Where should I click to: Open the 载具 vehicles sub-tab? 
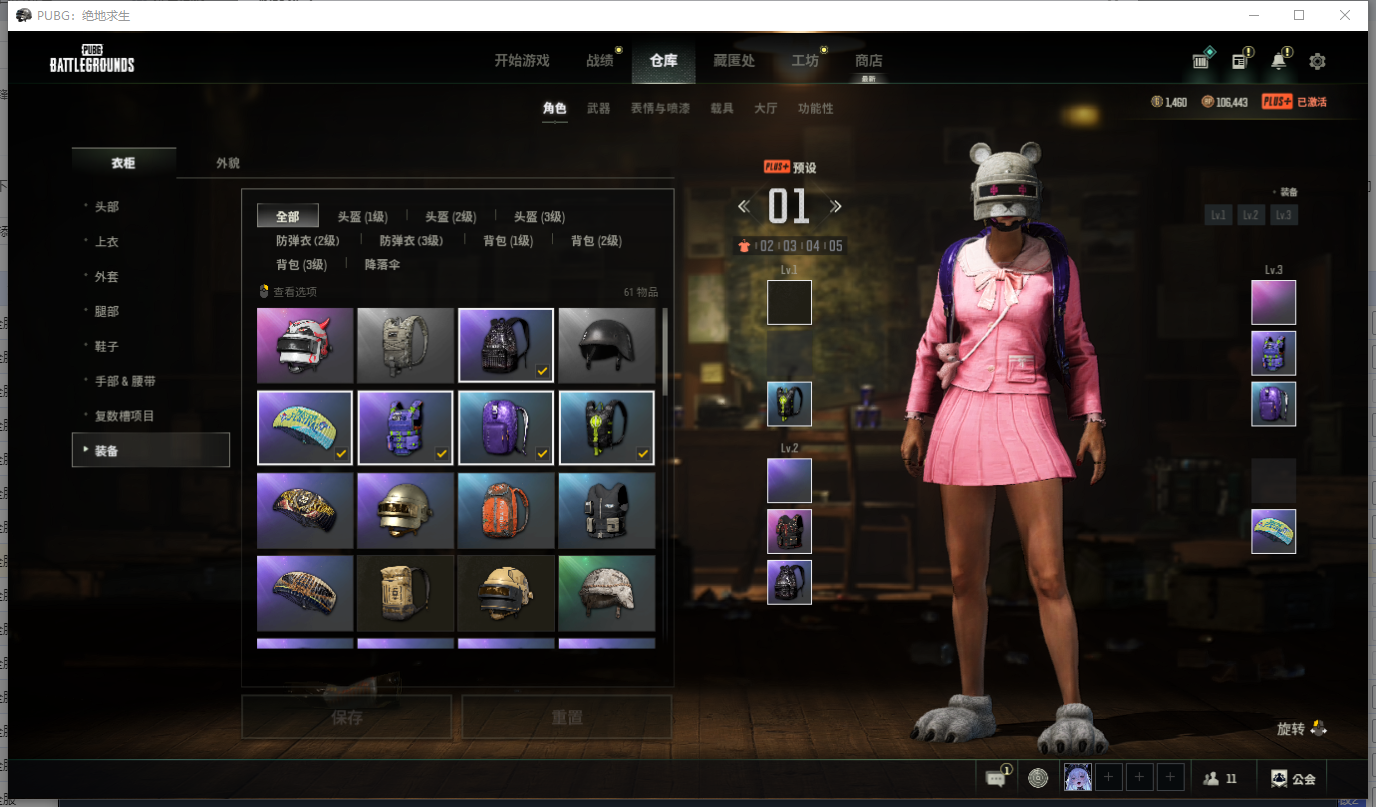point(721,108)
